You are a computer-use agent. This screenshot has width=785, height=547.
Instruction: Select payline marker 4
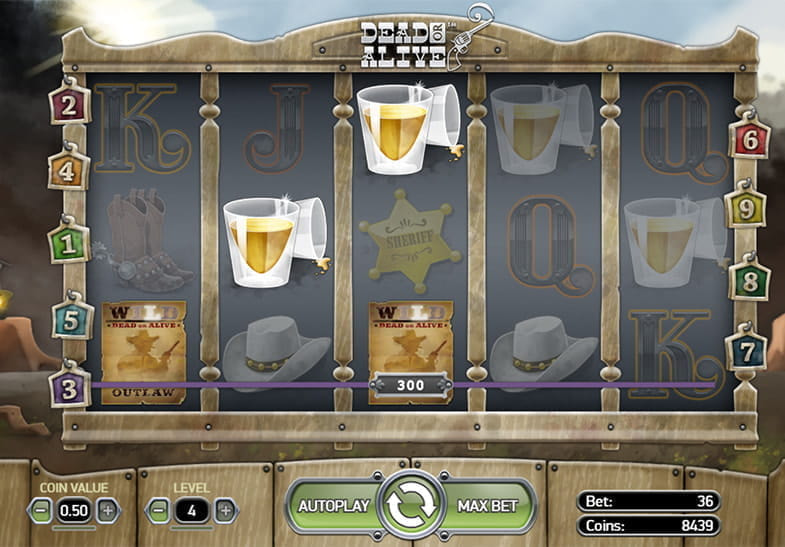click(x=68, y=172)
